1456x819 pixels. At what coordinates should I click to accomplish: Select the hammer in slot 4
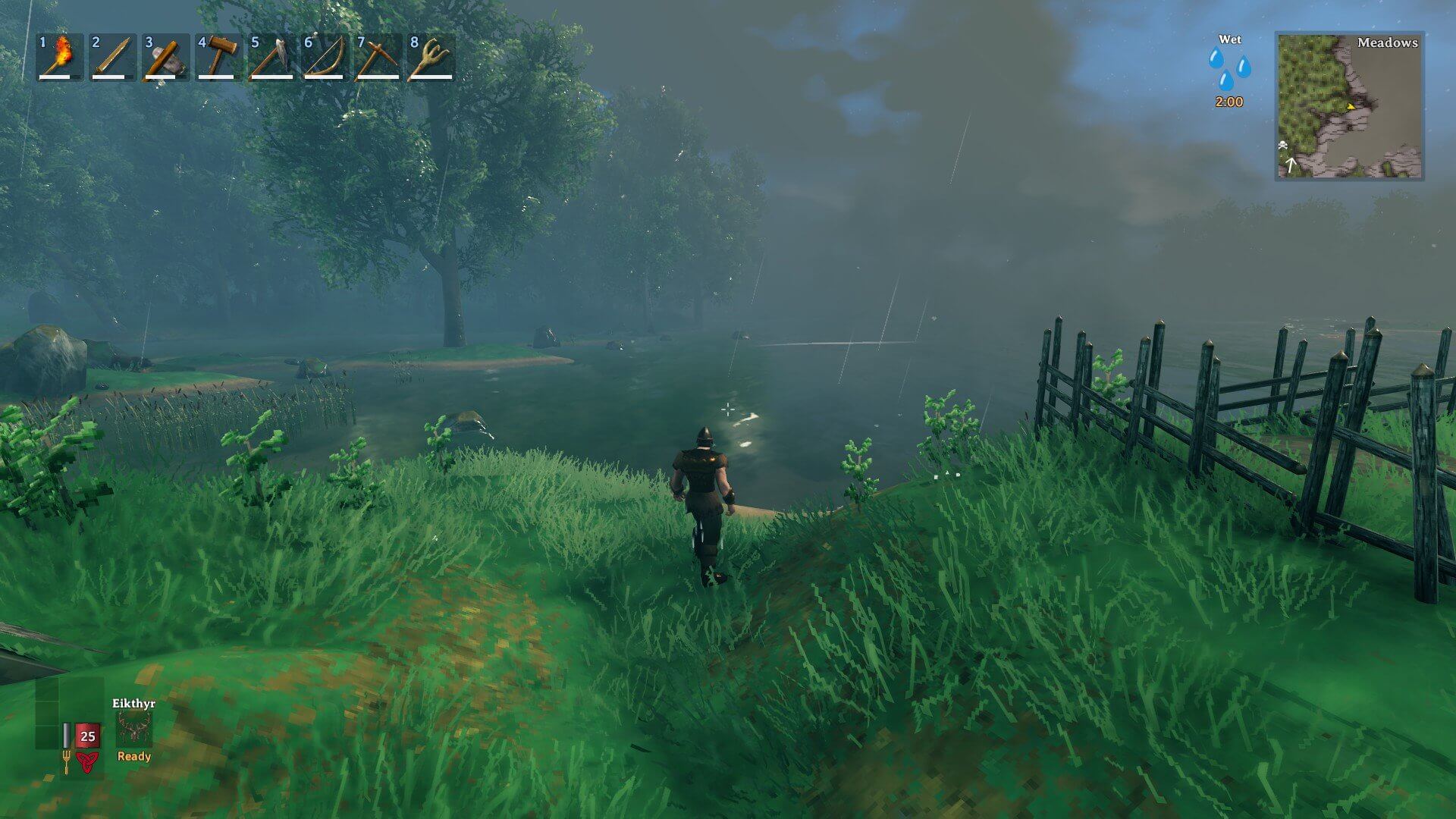click(219, 57)
